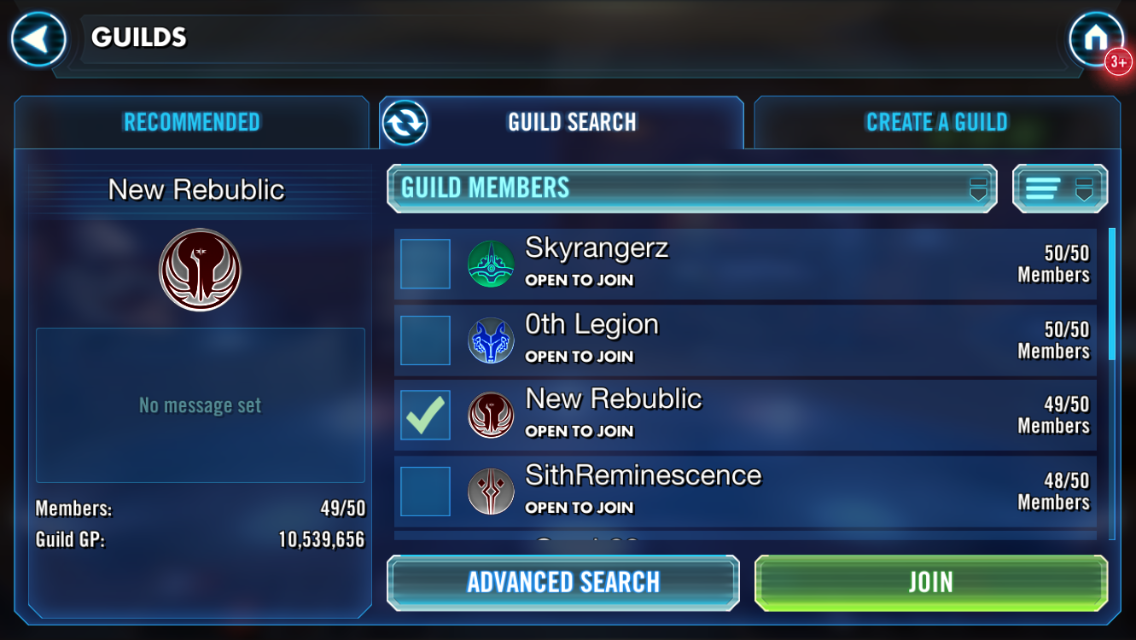
Task: Select the Skyrangerz guild row
Action: point(760,264)
